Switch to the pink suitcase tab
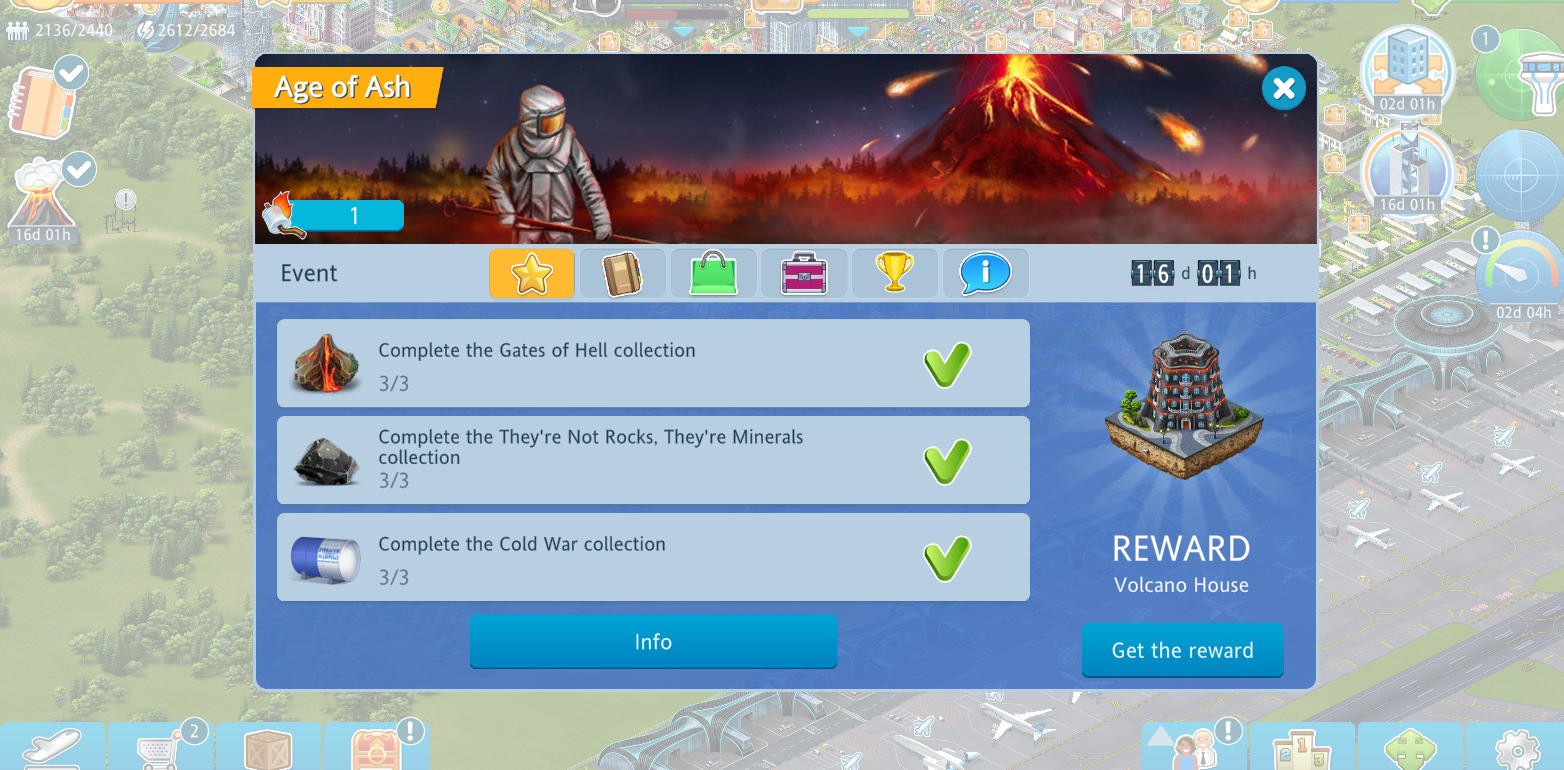Viewport: 1564px width, 770px height. 803,274
